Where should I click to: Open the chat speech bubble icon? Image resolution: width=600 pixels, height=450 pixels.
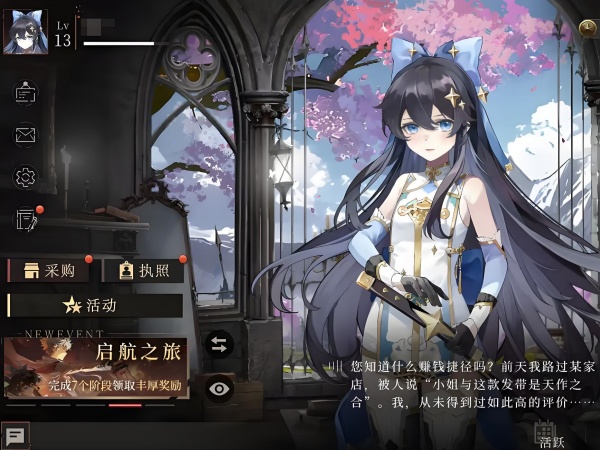tap(16, 436)
